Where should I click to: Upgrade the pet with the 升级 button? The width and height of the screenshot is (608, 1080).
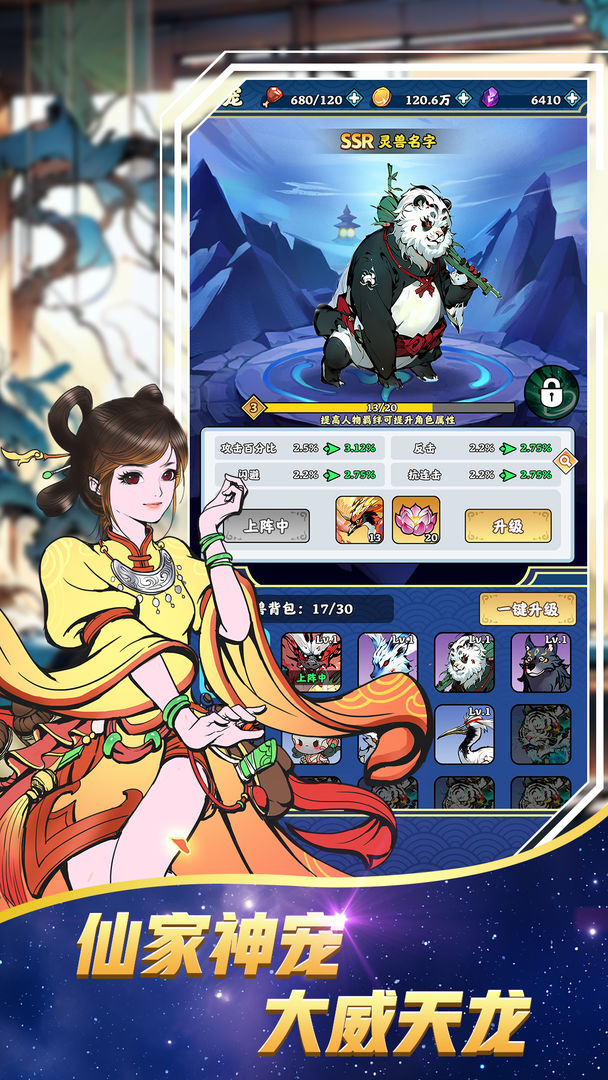[x=507, y=525]
